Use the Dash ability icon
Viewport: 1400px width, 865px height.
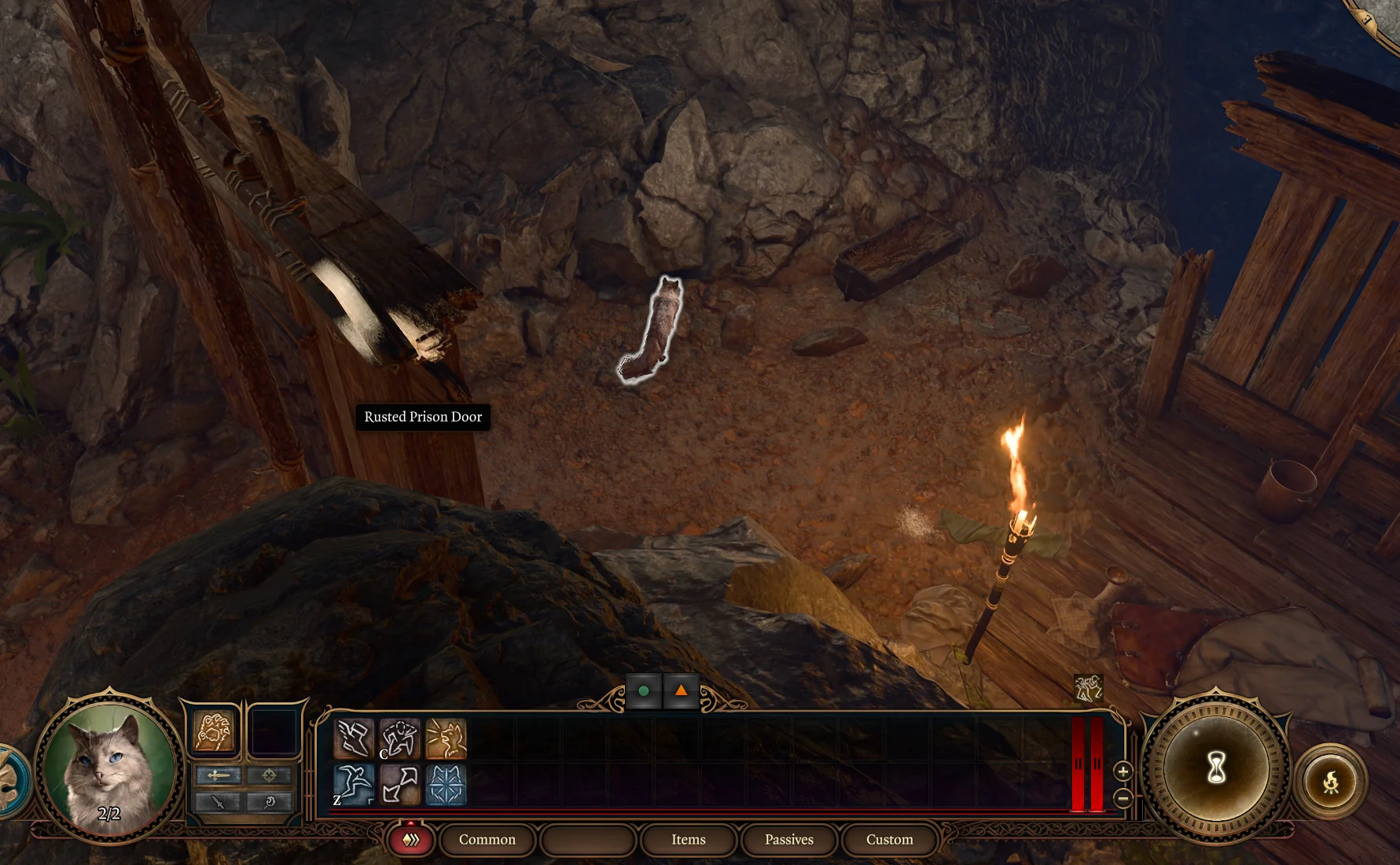click(354, 739)
